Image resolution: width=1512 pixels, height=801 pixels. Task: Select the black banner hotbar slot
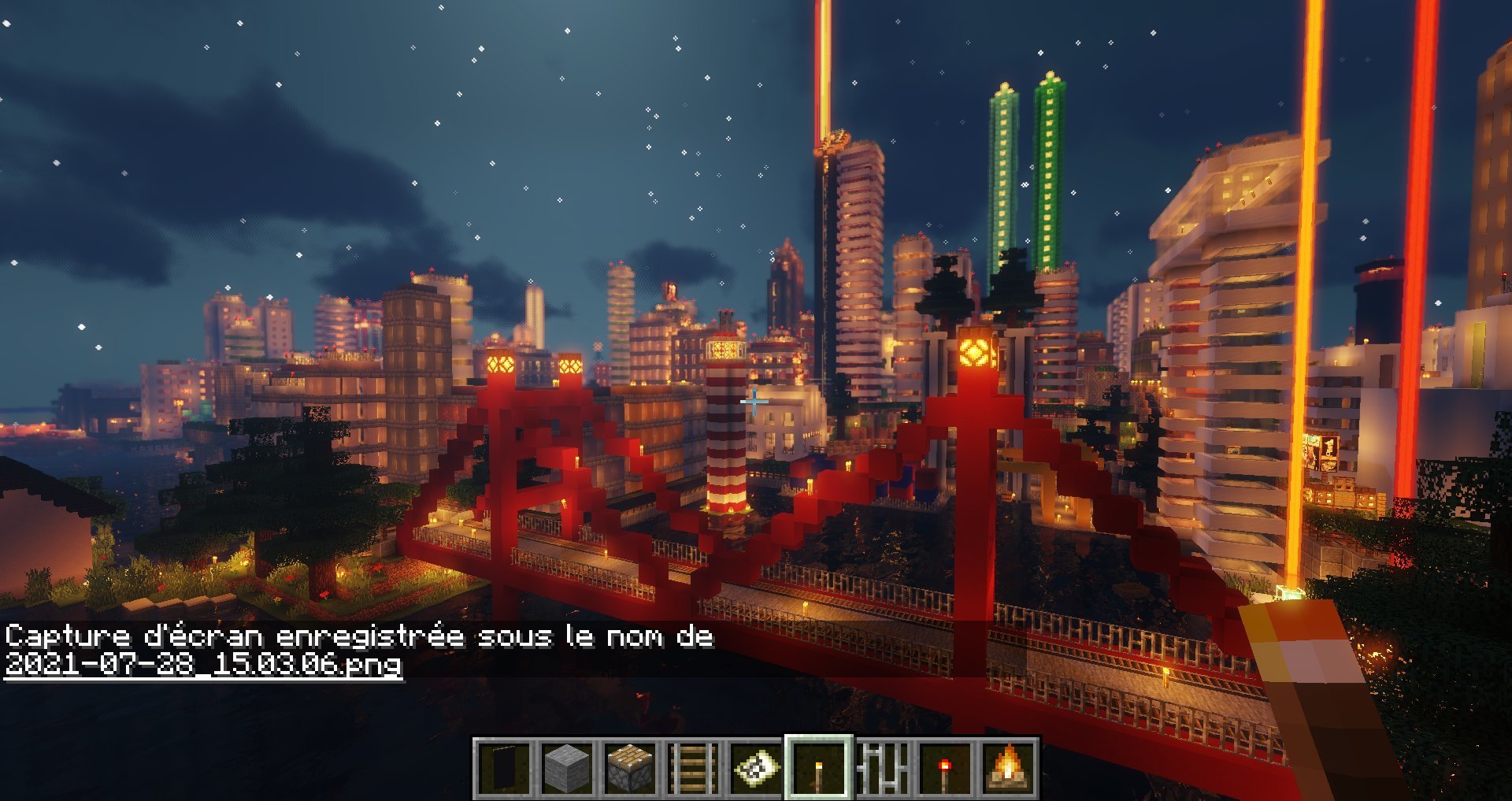tap(504, 768)
